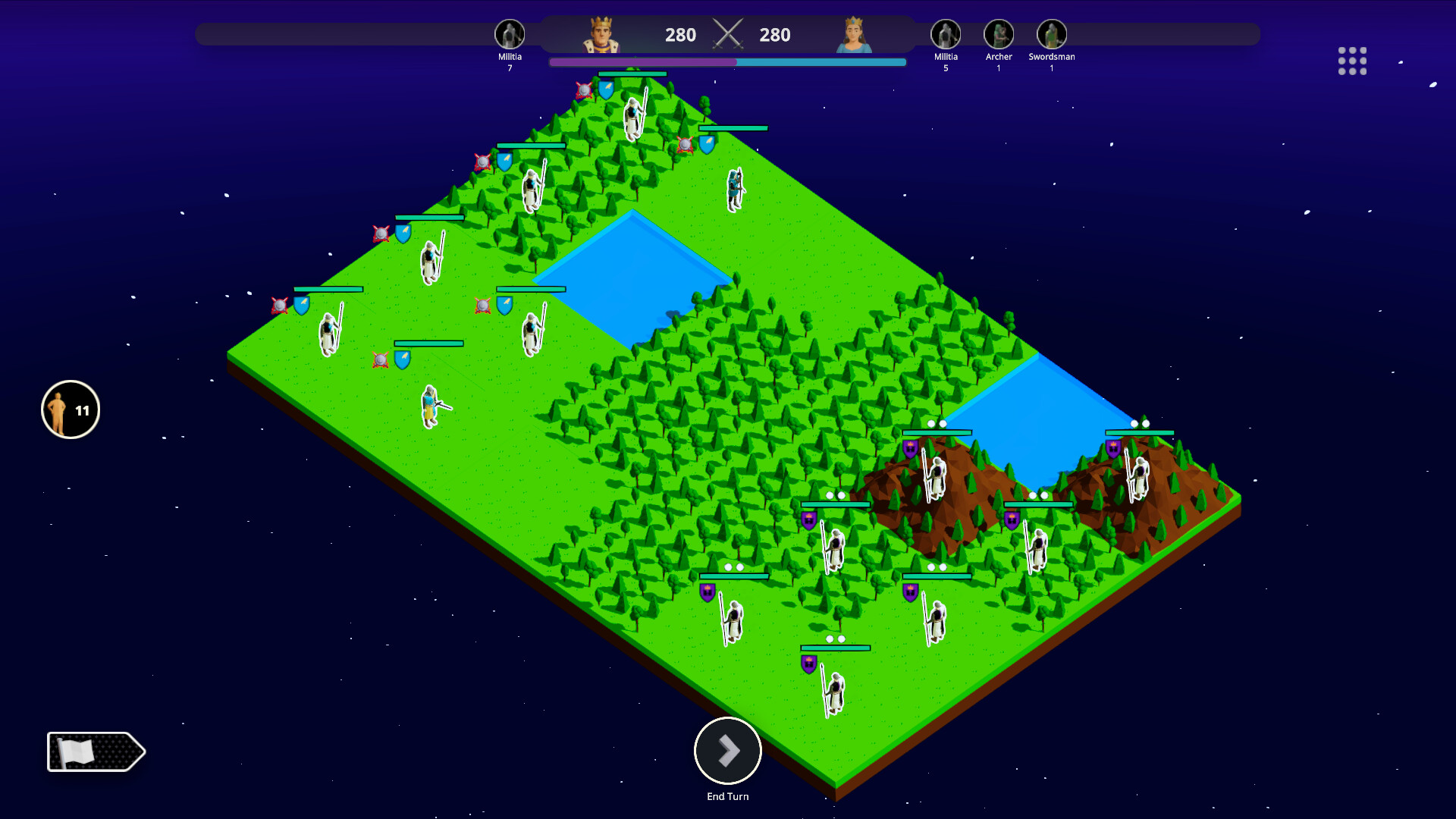1456x819 pixels.
Task: Click the population counter showing 11
Action: tap(70, 409)
